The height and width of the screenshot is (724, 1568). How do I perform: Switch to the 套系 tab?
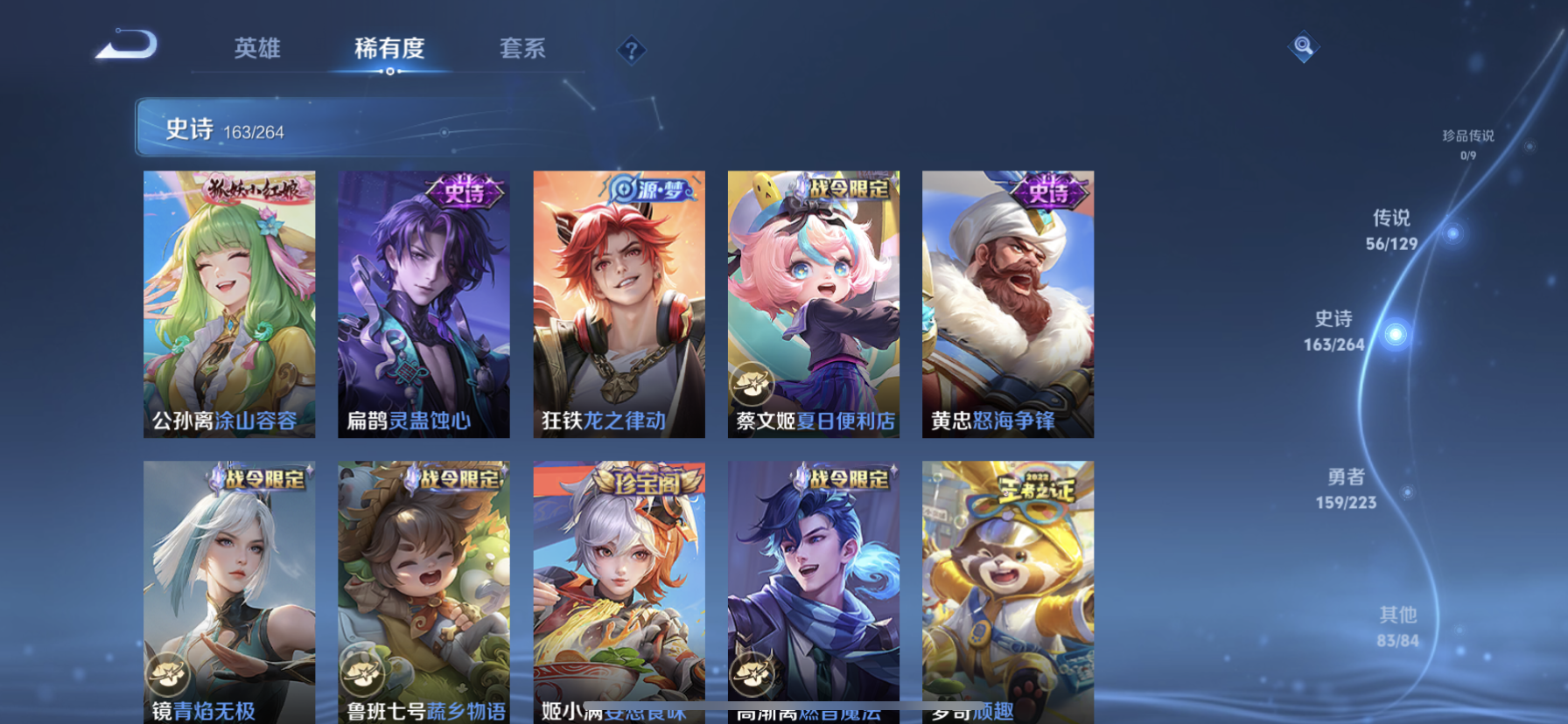pyautogui.click(x=525, y=50)
